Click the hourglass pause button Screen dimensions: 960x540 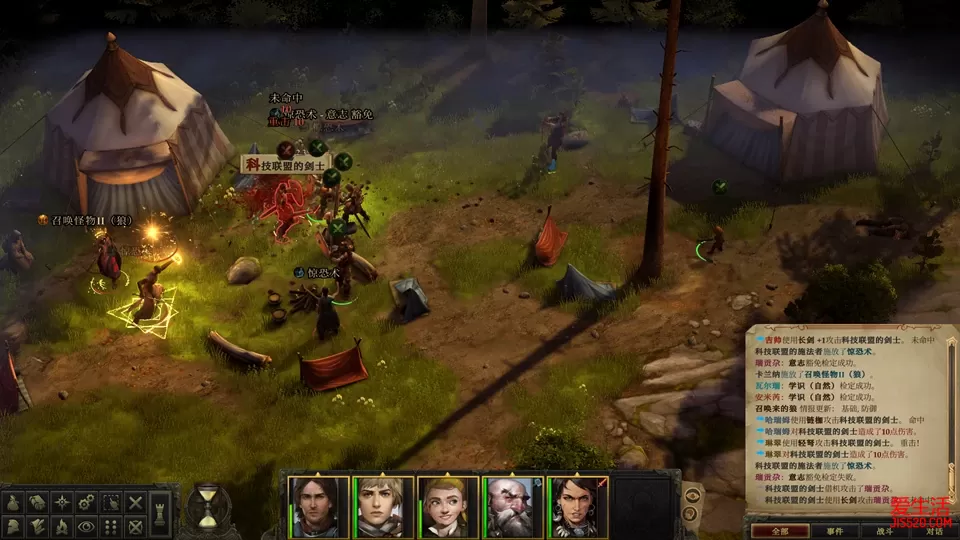[208, 506]
